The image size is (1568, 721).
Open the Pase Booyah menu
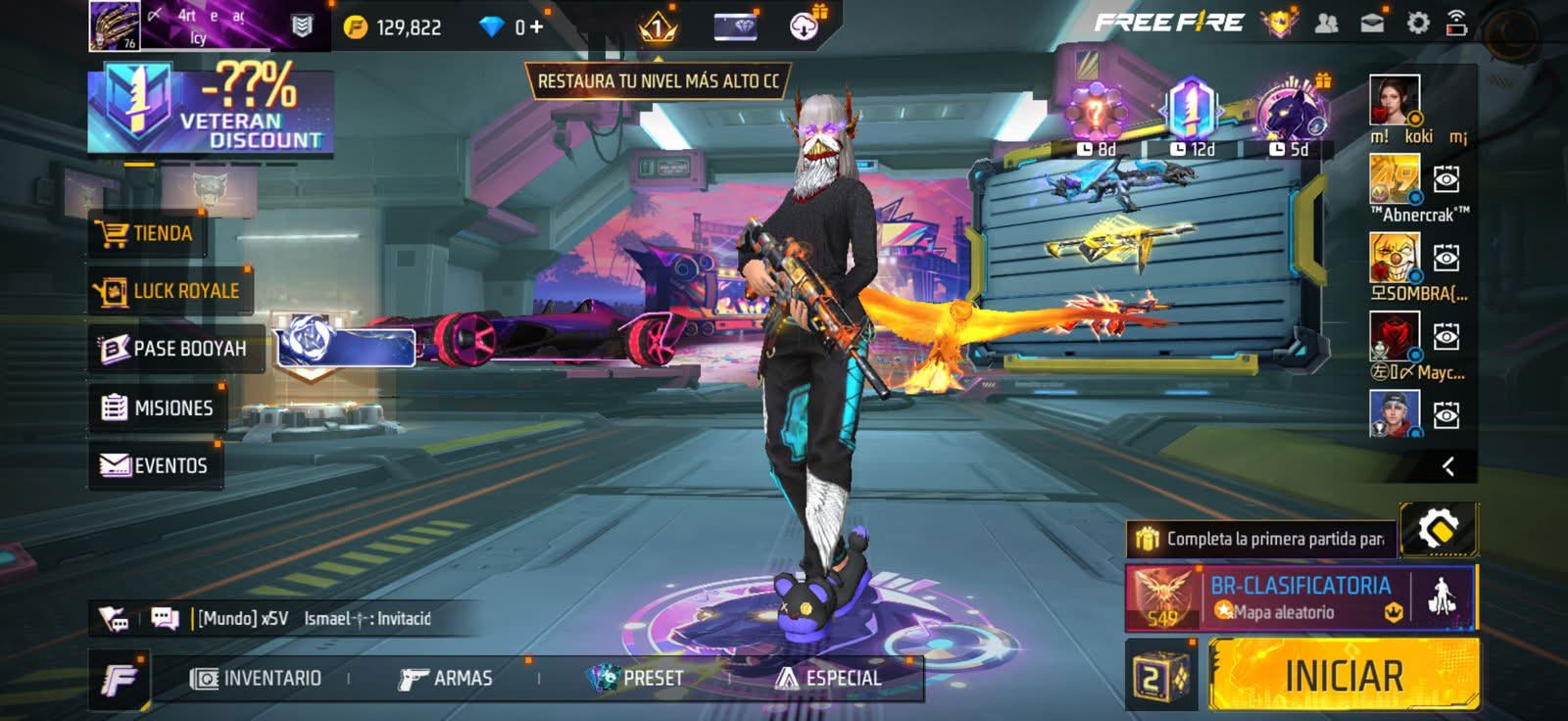click(x=174, y=349)
